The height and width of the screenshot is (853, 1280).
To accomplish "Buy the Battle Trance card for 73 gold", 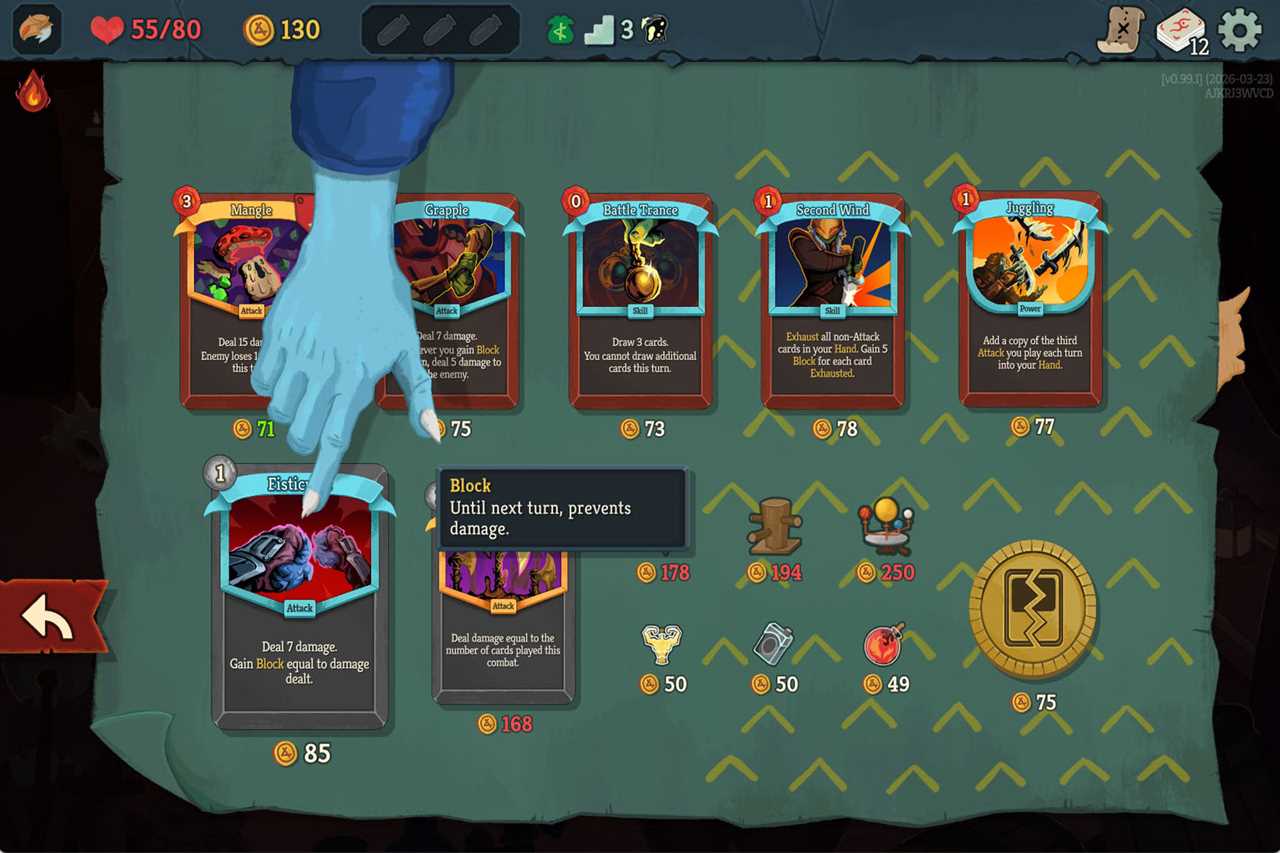I will click(640, 300).
